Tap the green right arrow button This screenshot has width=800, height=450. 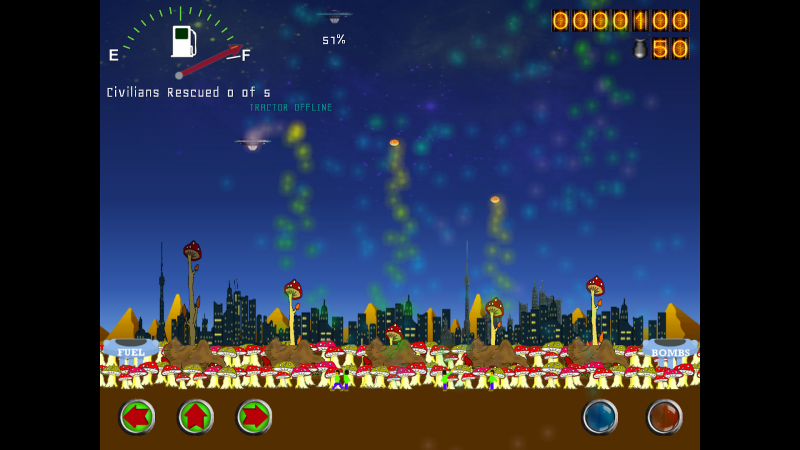click(255, 416)
